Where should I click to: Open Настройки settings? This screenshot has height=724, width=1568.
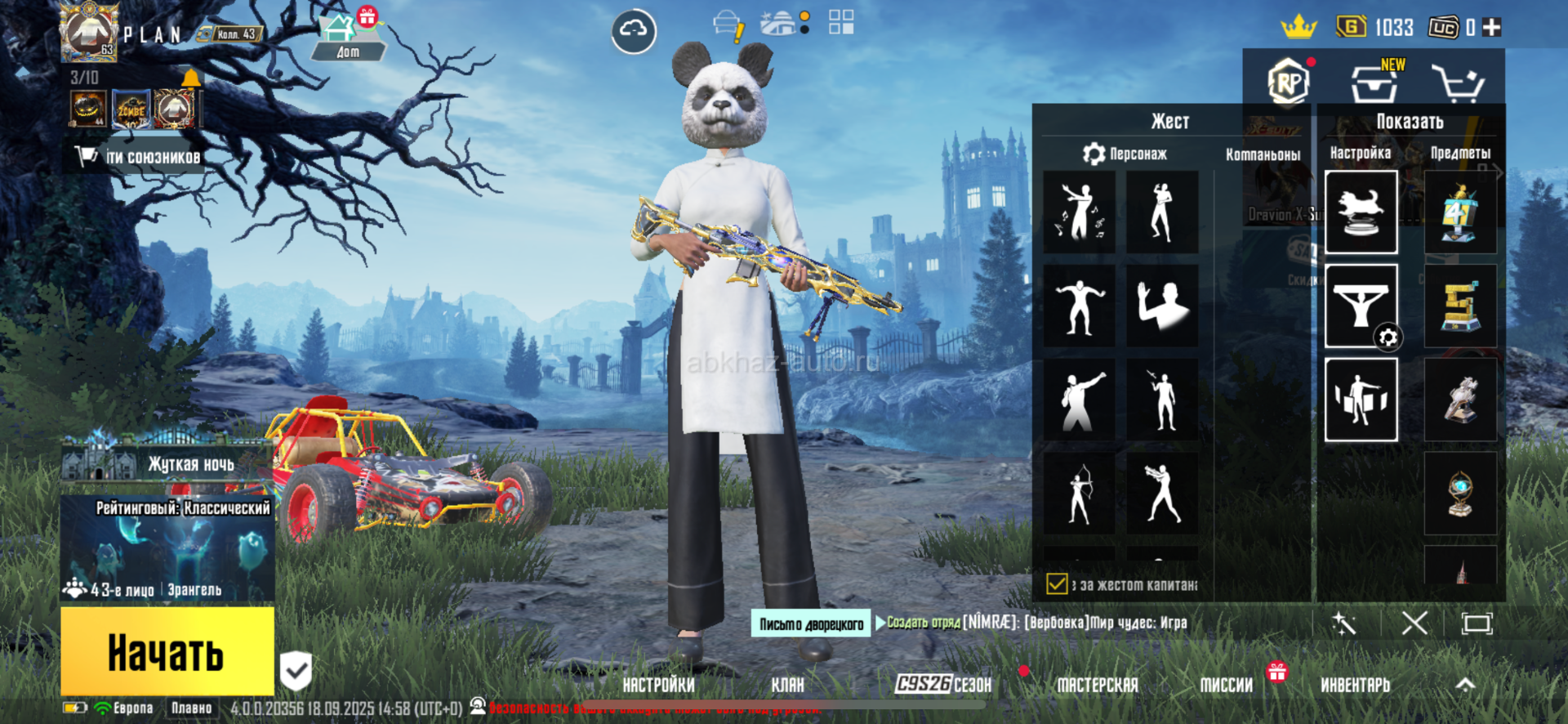(x=658, y=685)
